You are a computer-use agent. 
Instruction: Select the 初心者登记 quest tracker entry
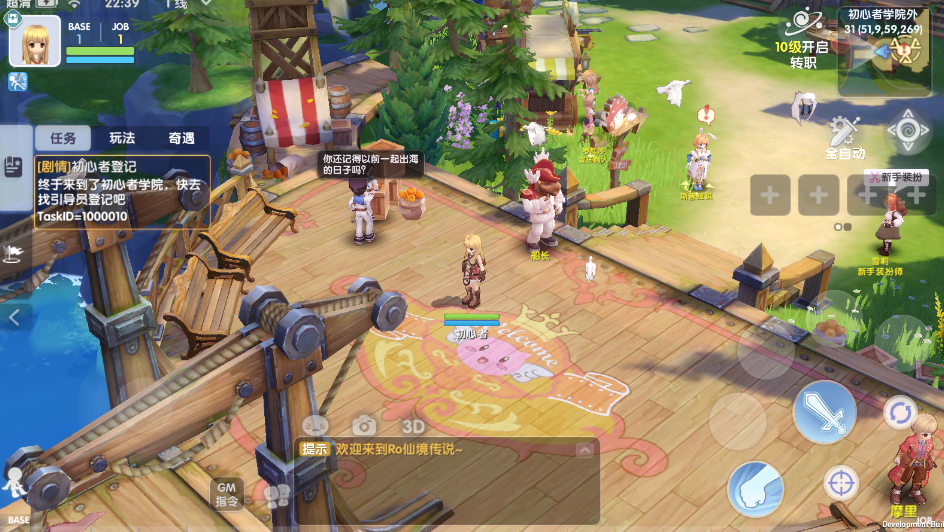click(x=122, y=191)
